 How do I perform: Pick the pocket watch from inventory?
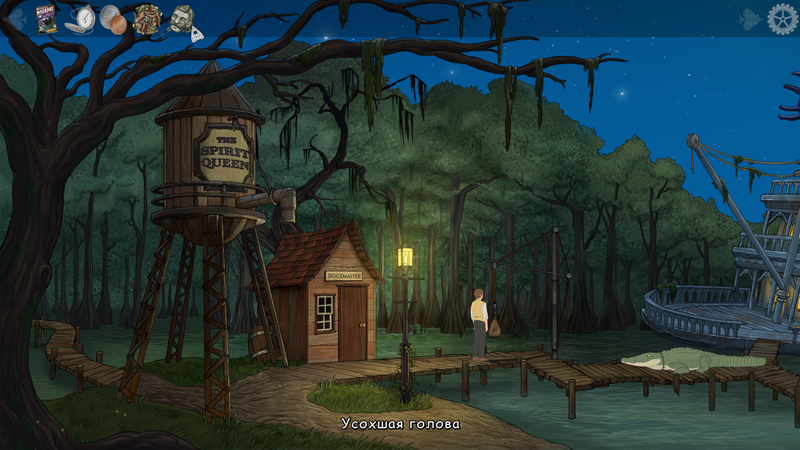tap(83, 18)
